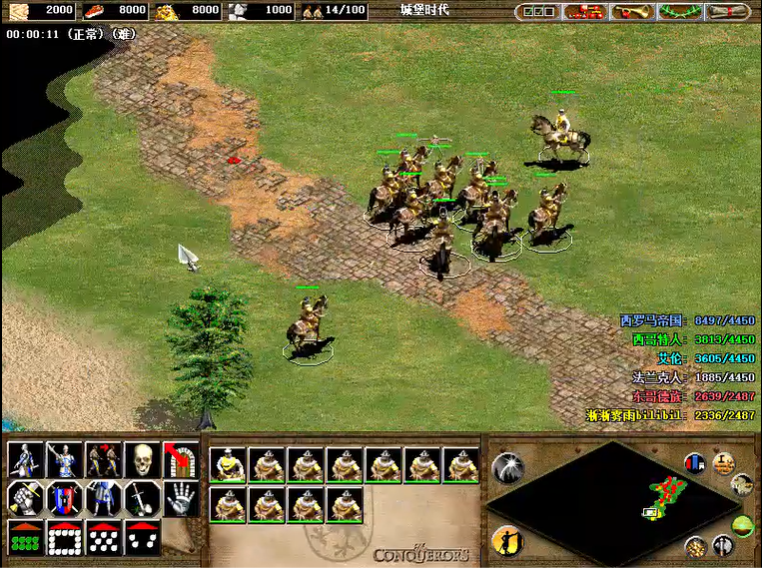Set the defensive stance spearman icon
This screenshot has height=568, width=762.
click(64, 459)
